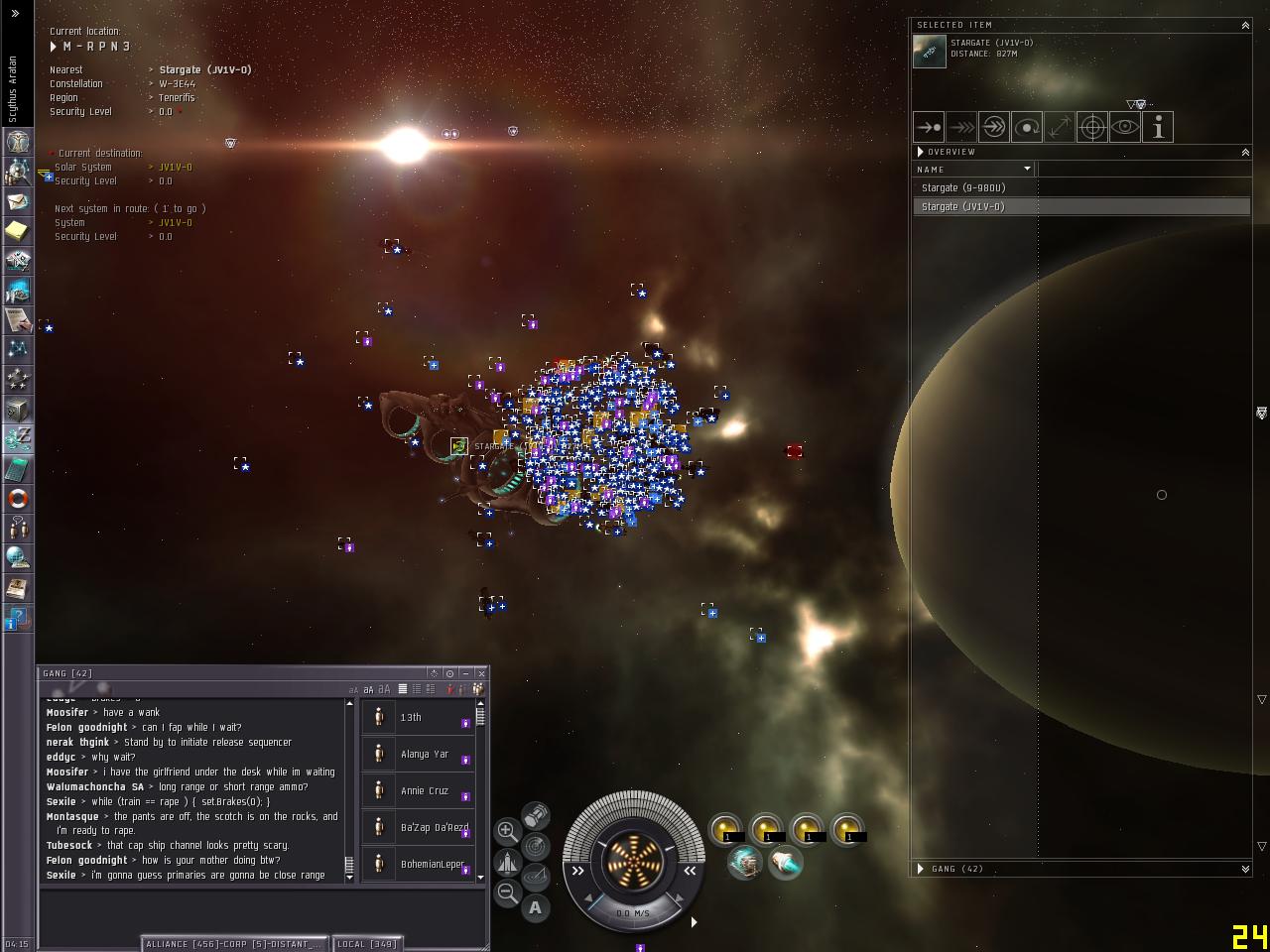Select Stargate (9-980U) in the overview list

pos(963,187)
